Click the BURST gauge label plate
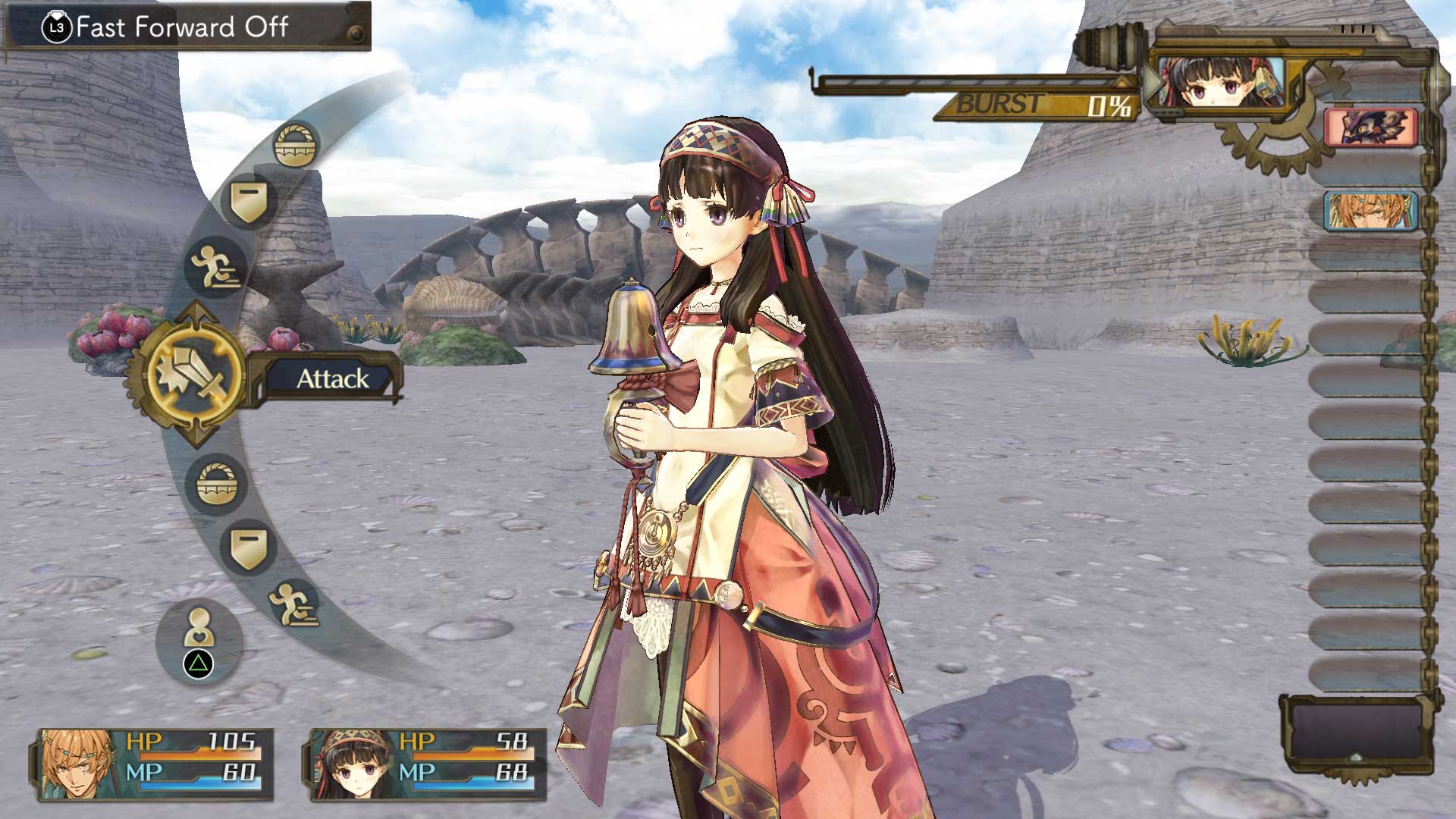The image size is (1456, 819). pos(1001,105)
